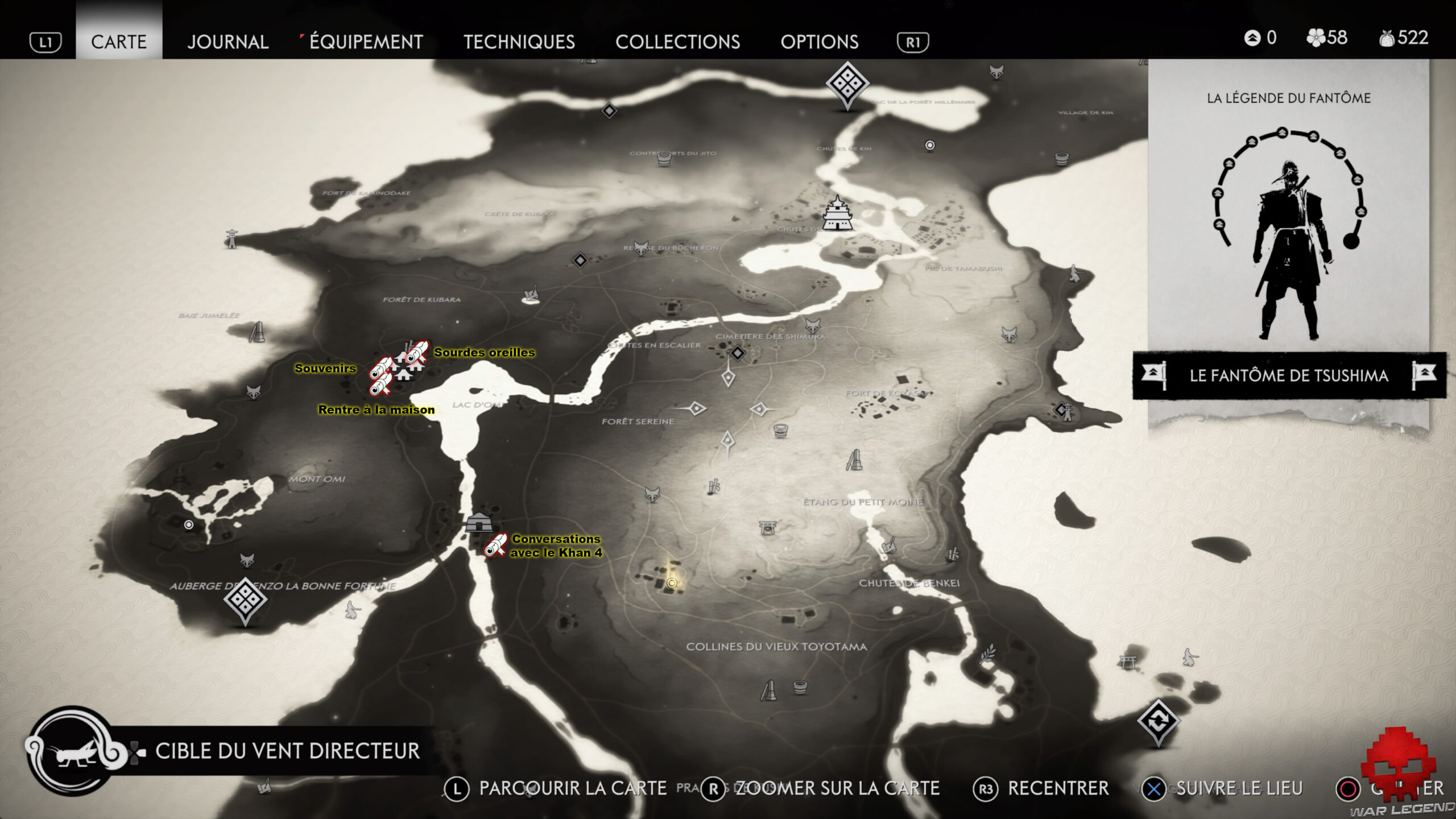This screenshot has height=819, width=1456.
Task: Select the torii gate shrine marker near Étang du Petit Moine
Action: coord(767,527)
